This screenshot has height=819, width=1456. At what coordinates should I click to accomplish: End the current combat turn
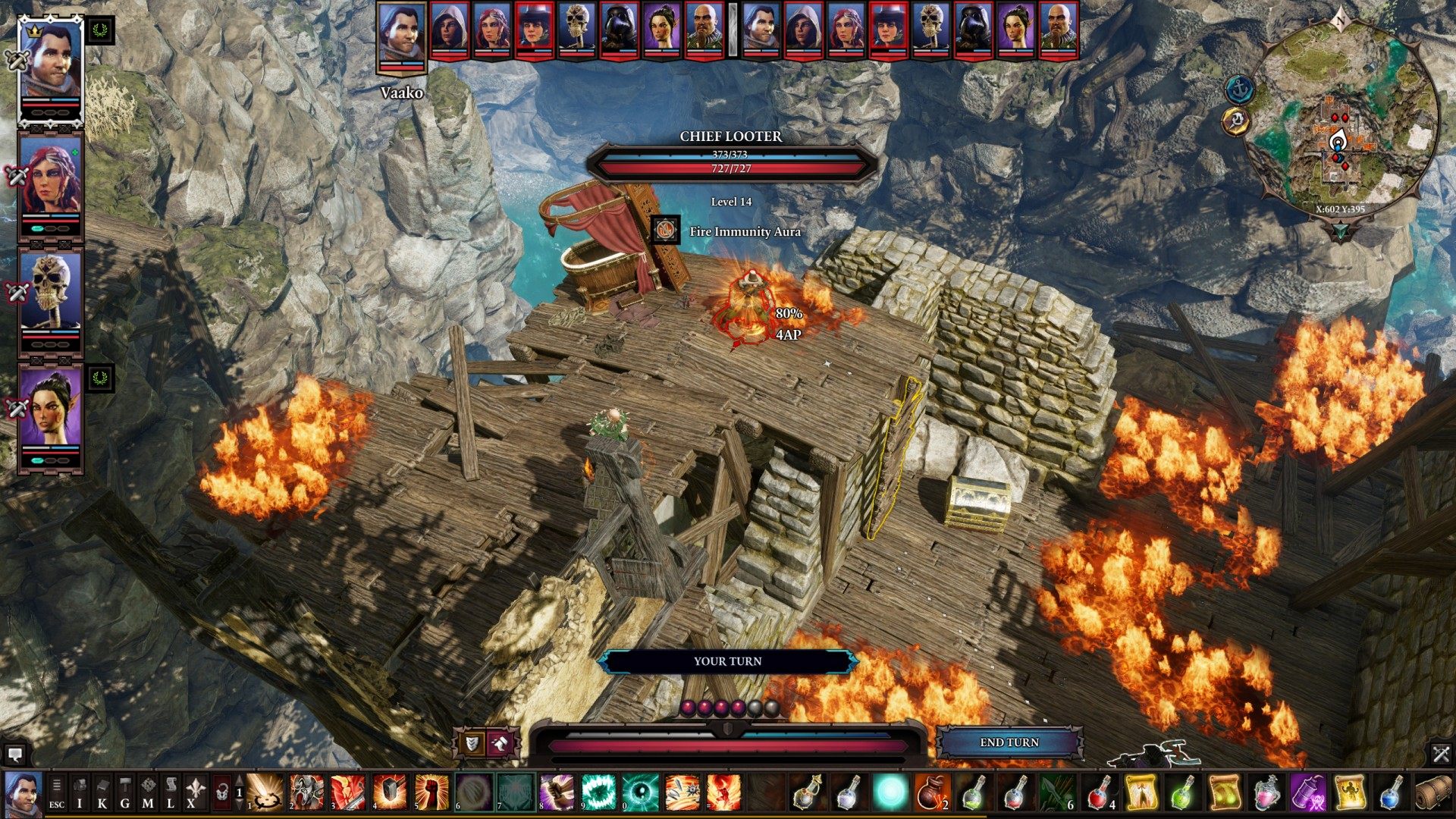point(1009,742)
